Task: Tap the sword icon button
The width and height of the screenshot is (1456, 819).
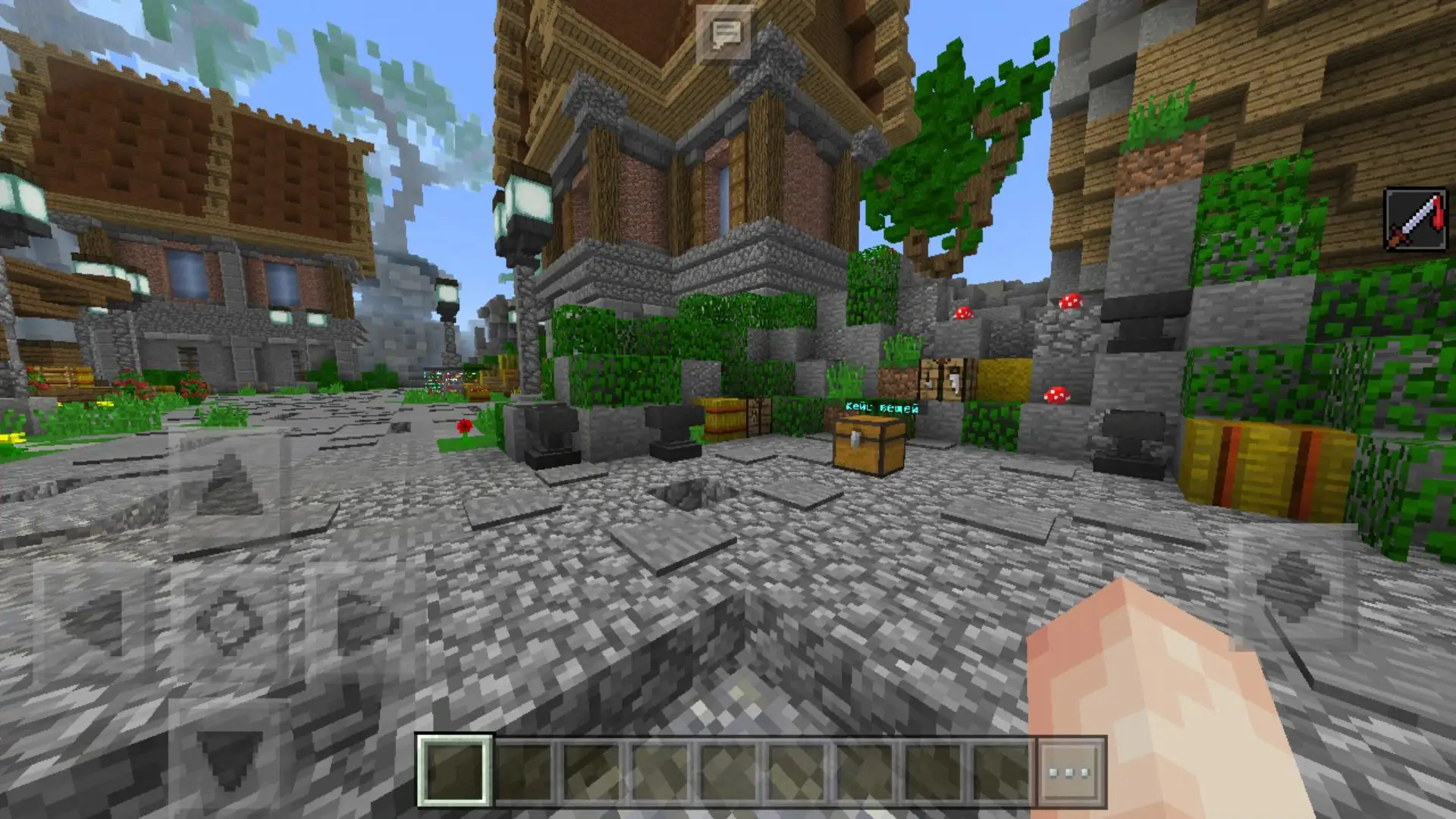Action: 1415,220
